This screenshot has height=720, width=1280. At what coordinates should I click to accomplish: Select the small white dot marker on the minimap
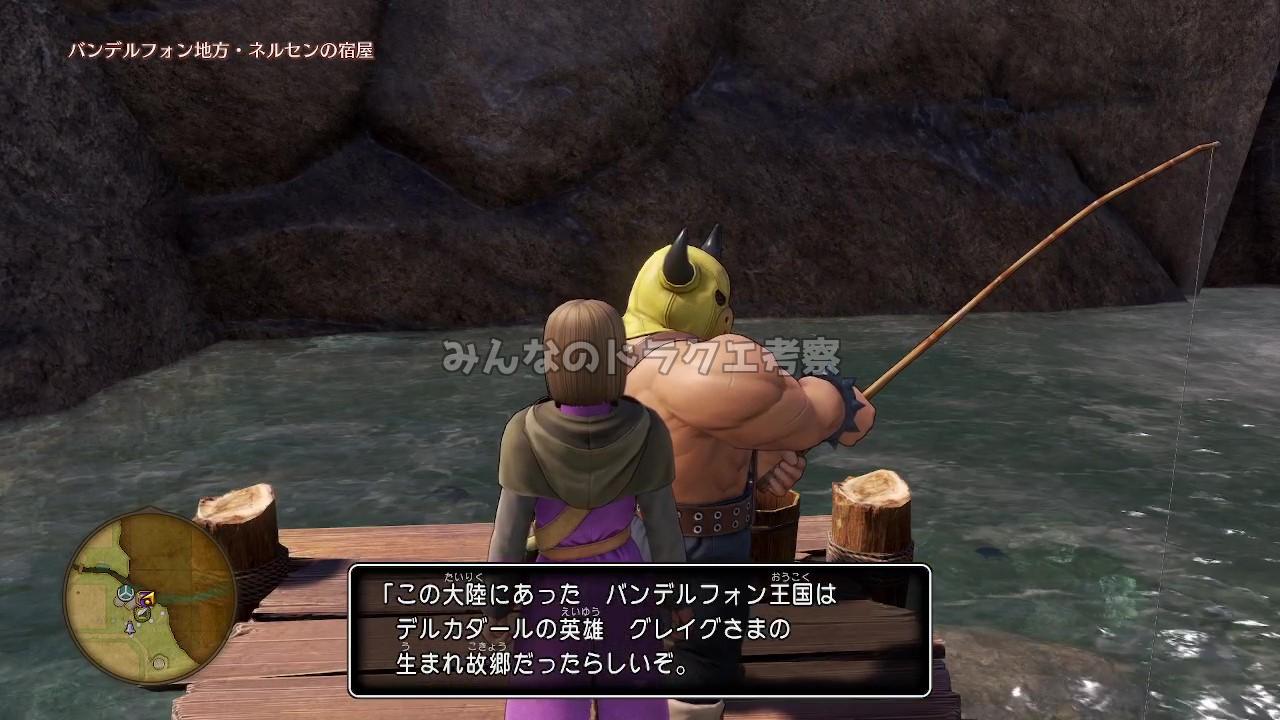161,613
